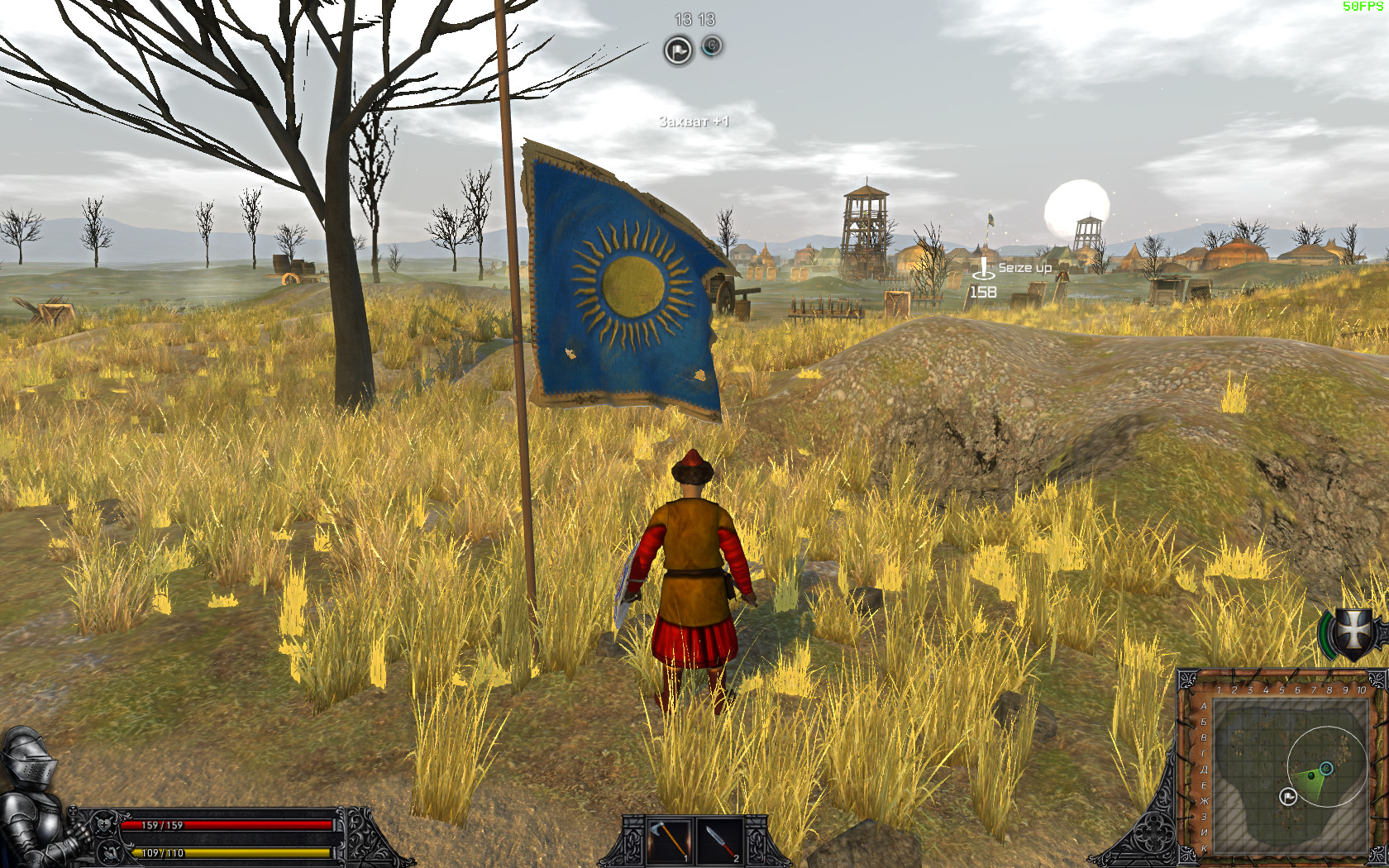Click the heart-shield health icon beside the bars
Image resolution: width=1389 pixels, height=868 pixels.
coord(104,825)
